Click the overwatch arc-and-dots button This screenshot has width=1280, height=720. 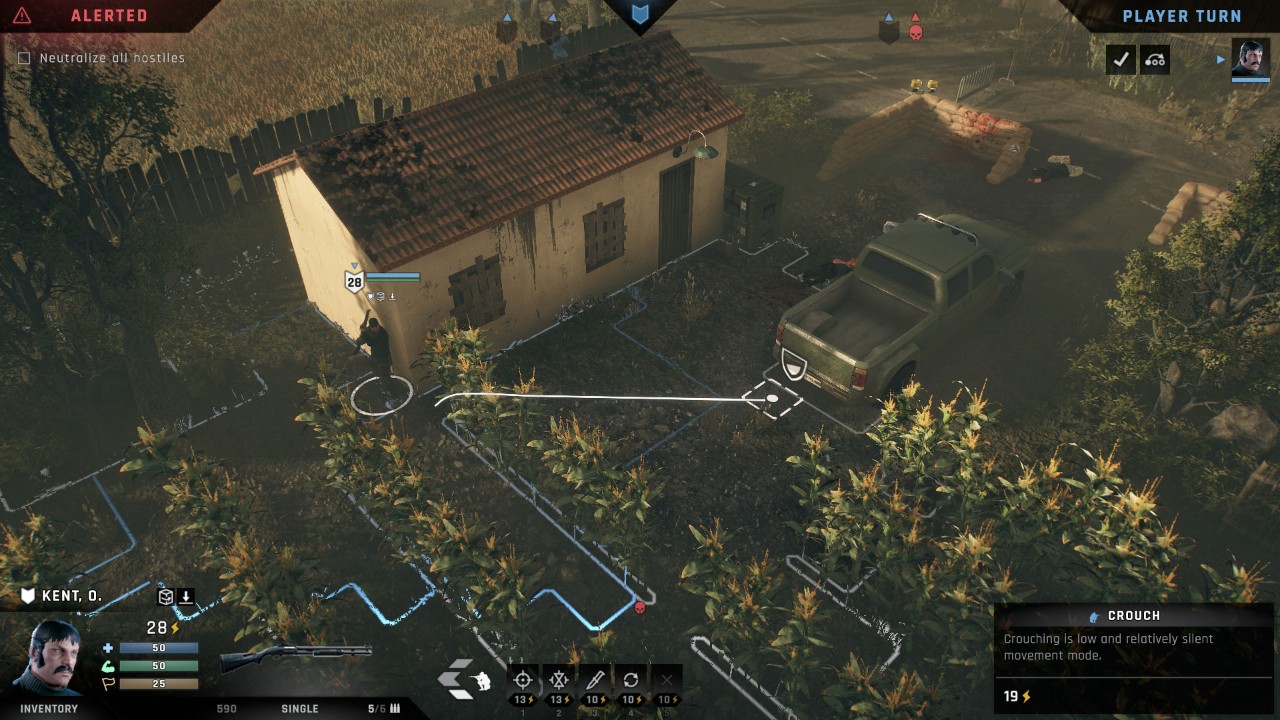(1155, 60)
